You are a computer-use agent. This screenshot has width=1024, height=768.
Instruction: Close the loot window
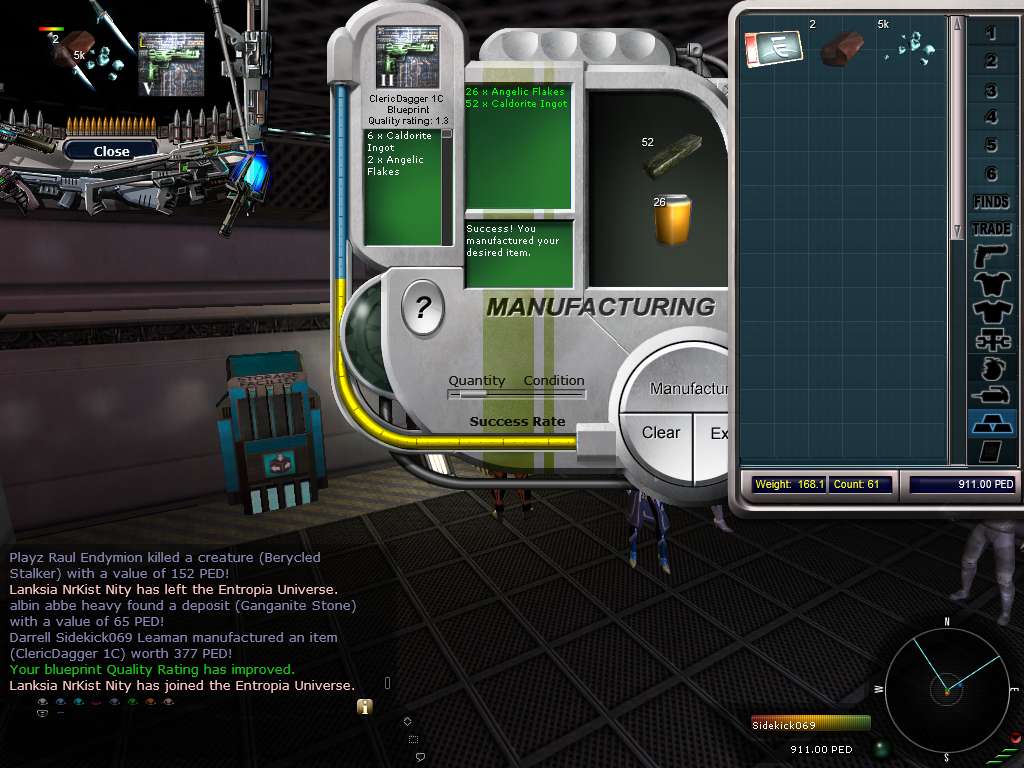click(111, 151)
